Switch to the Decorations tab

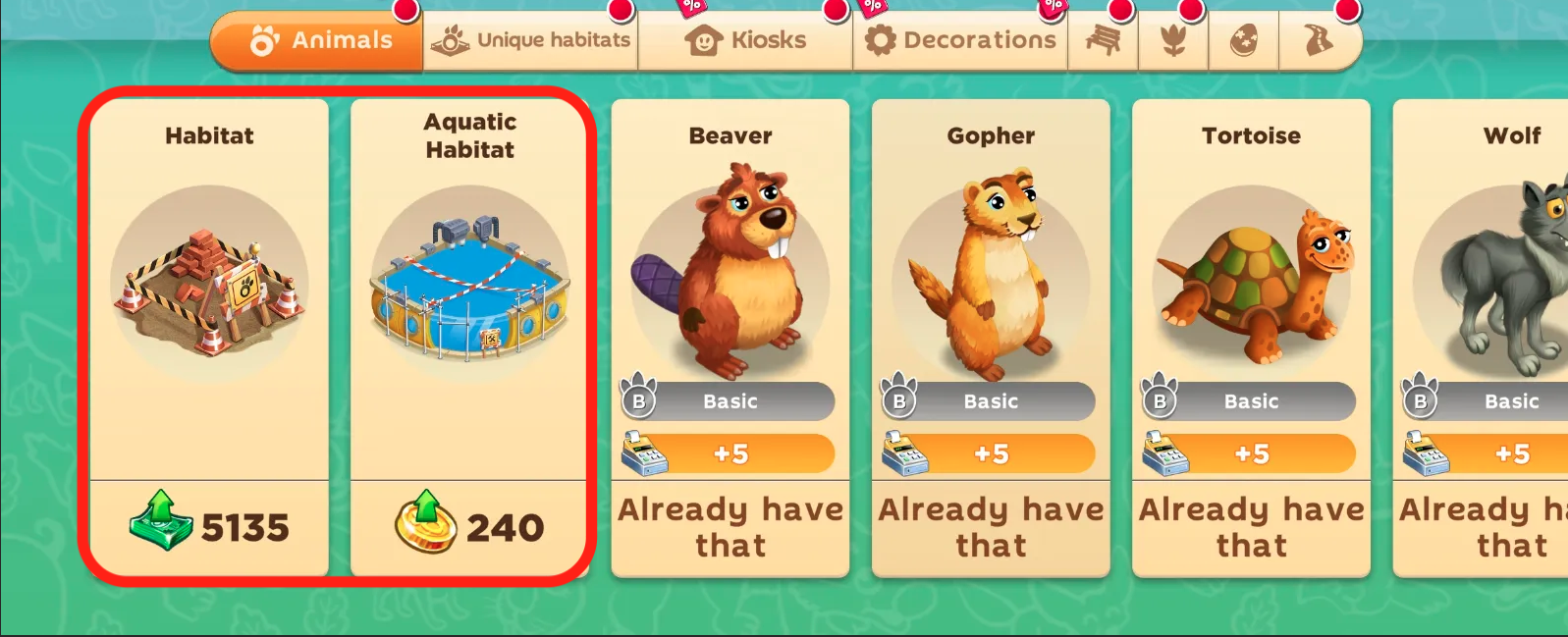pyautogui.click(x=960, y=41)
